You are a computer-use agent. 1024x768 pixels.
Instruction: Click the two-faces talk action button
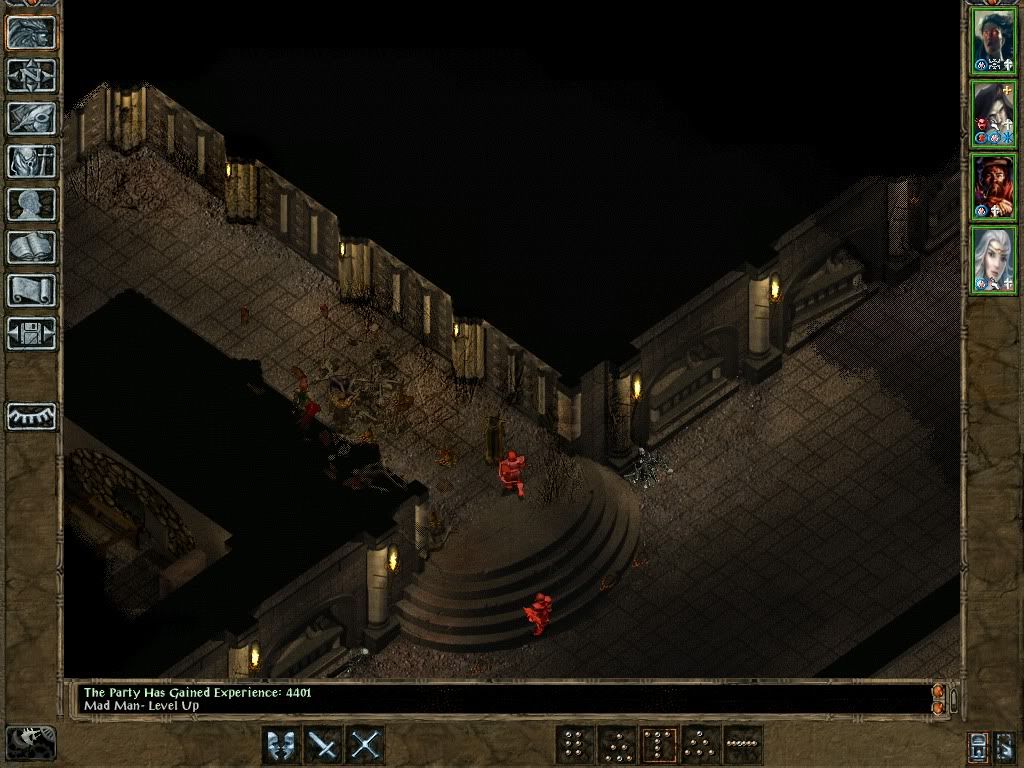(281, 745)
